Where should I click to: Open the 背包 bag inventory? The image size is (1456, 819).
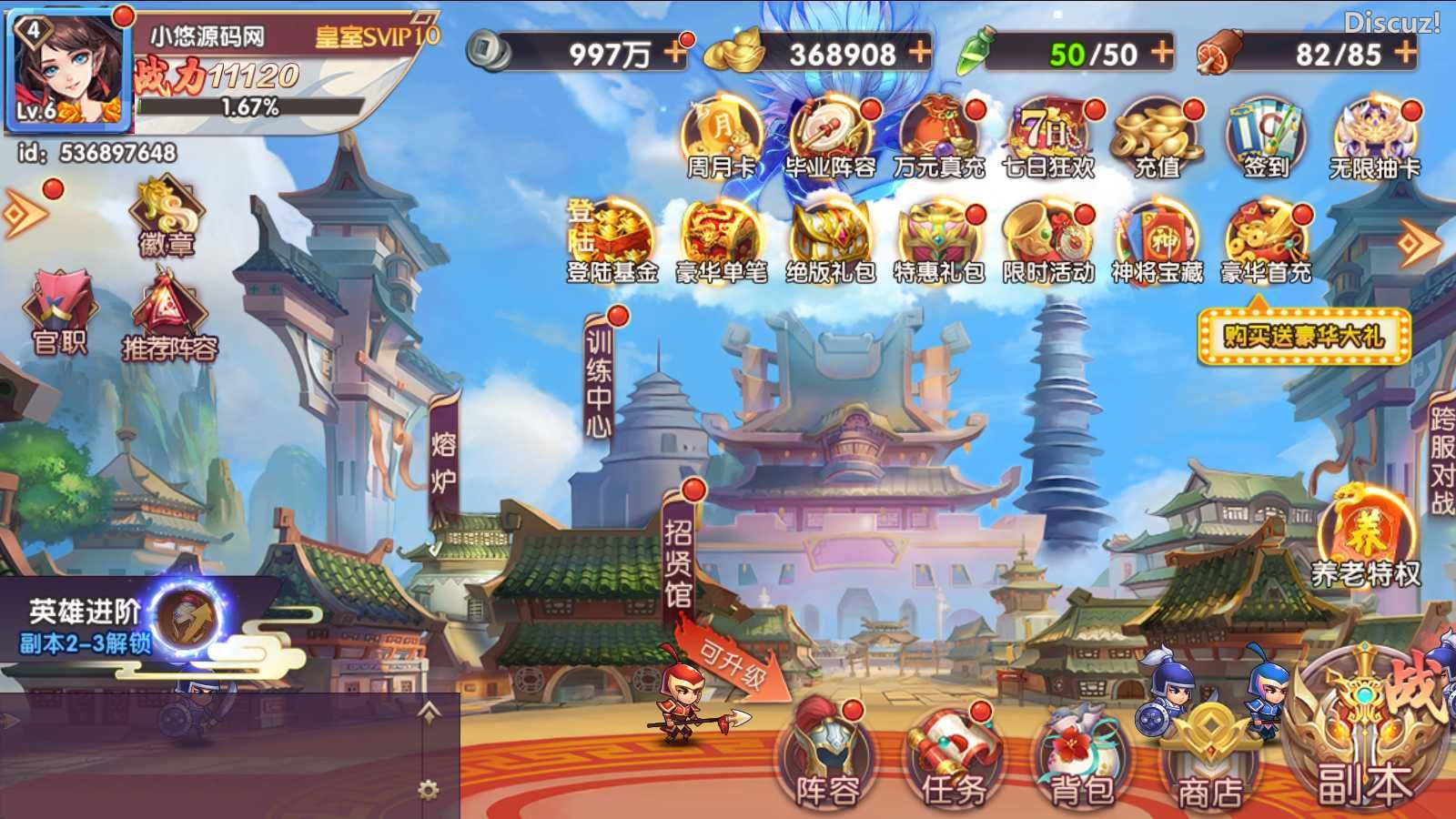[x=1081, y=757]
